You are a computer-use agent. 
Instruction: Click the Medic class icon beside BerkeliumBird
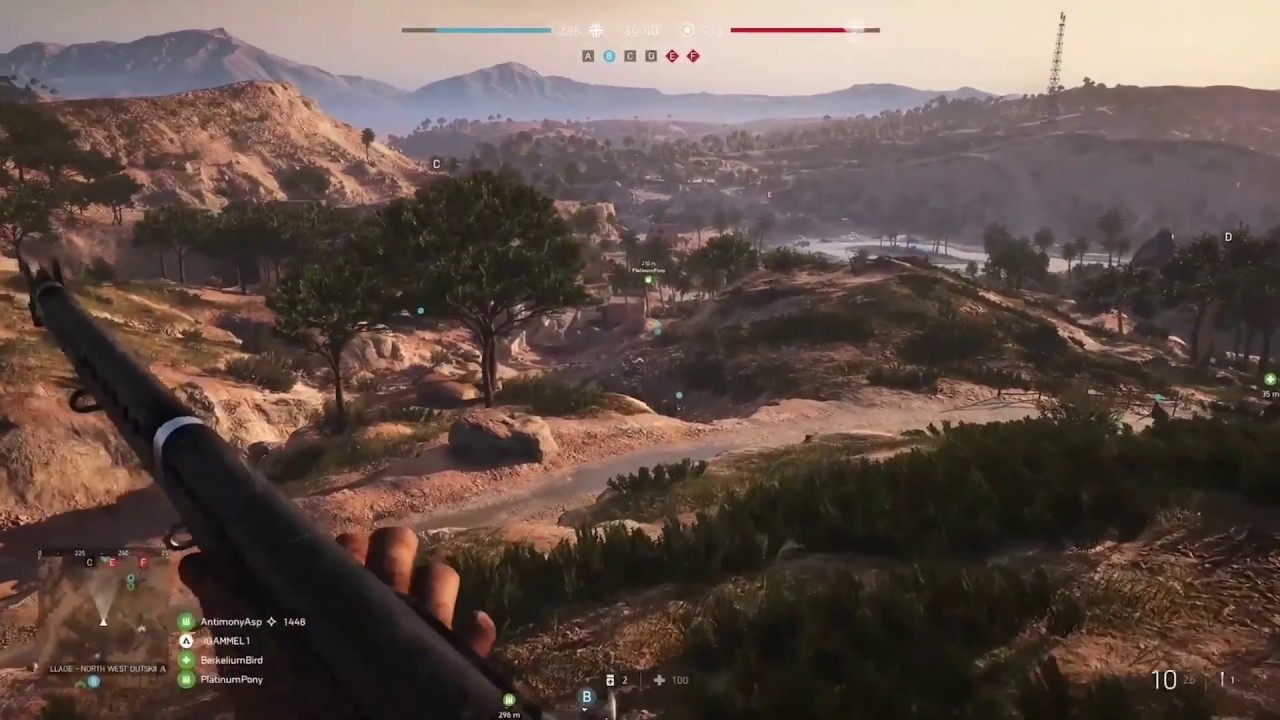click(x=185, y=660)
